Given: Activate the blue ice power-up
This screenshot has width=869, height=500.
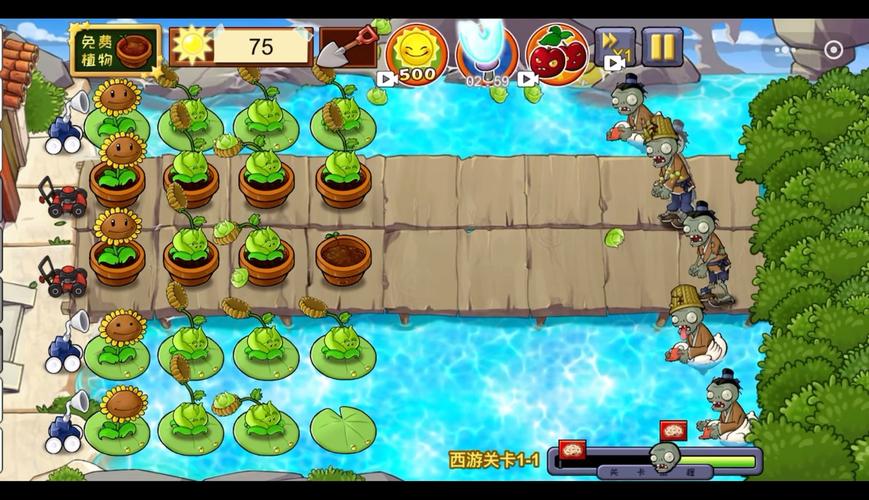Looking at the screenshot, I should tap(487, 53).
